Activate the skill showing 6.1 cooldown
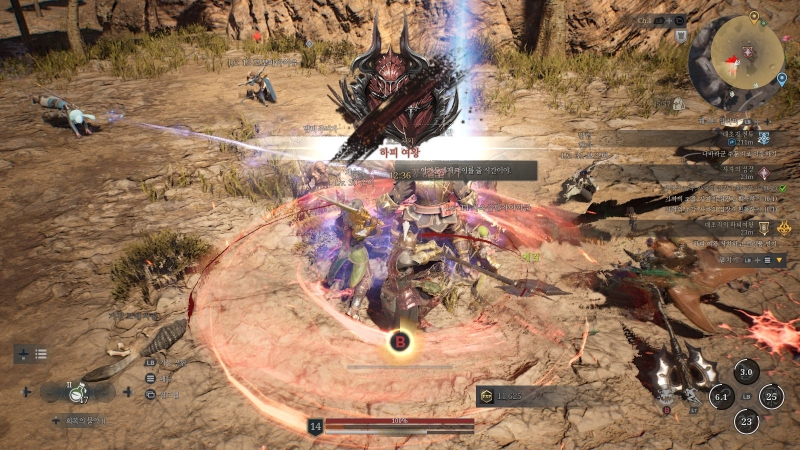 [721, 398]
